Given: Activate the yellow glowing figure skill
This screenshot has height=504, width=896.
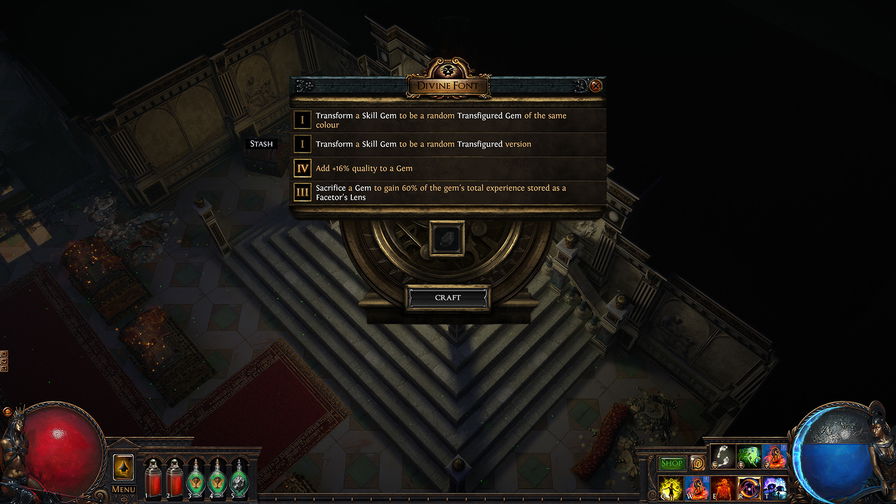Looking at the screenshot, I should pyautogui.click(x=671, y=489).
